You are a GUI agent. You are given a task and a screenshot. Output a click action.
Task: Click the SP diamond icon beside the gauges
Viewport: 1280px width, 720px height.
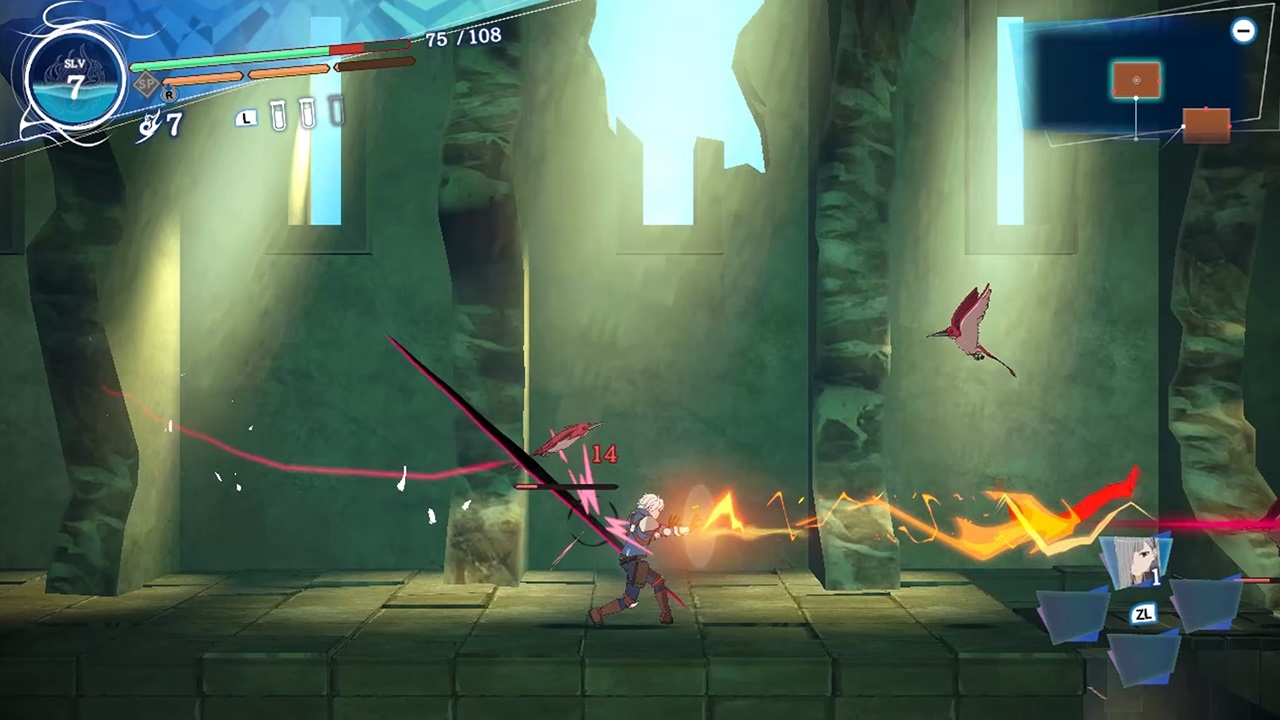point(146,82)
